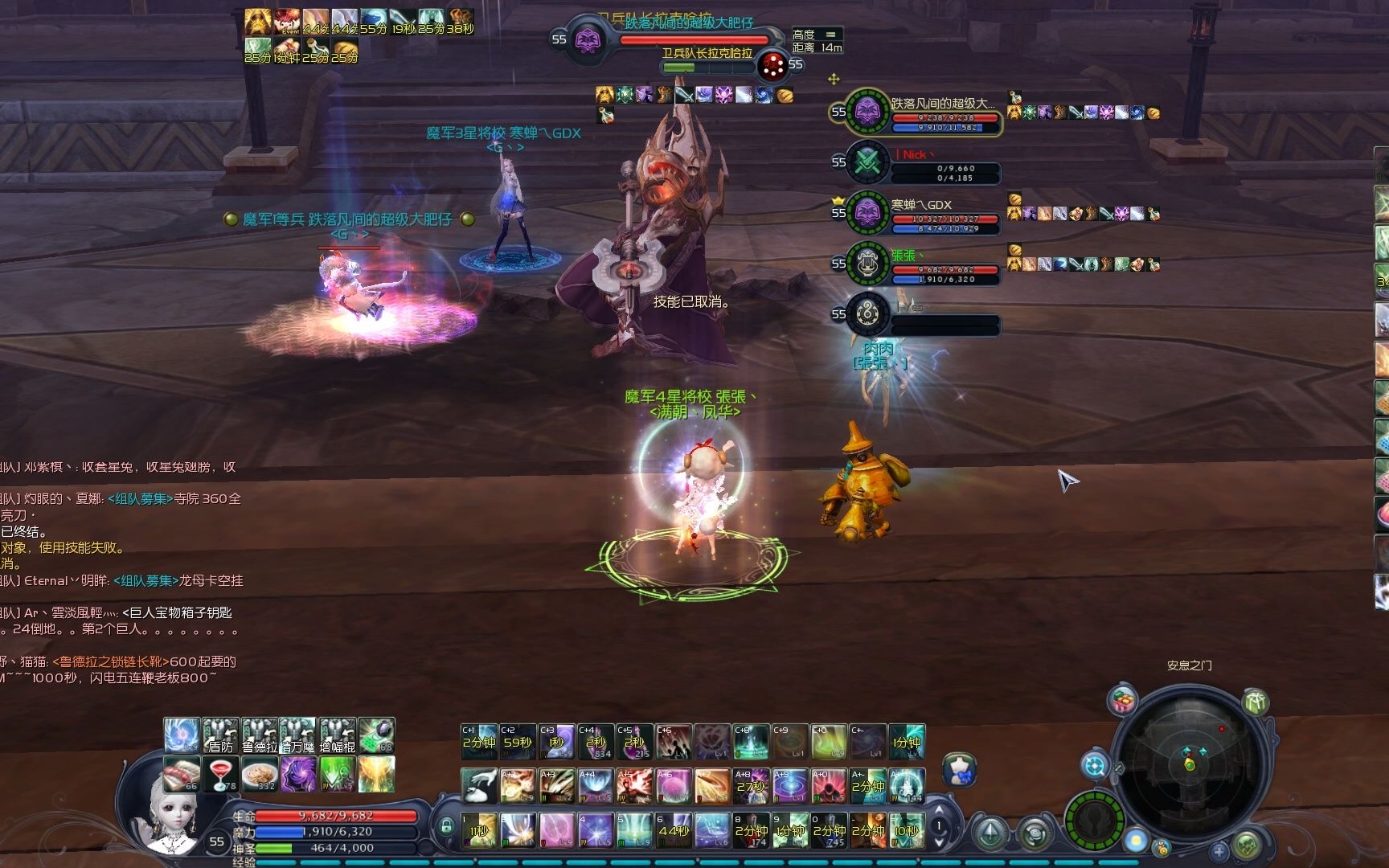Click the quickbar page down arrow
The width and height of the screenshot is (1389, 868).
939,843
